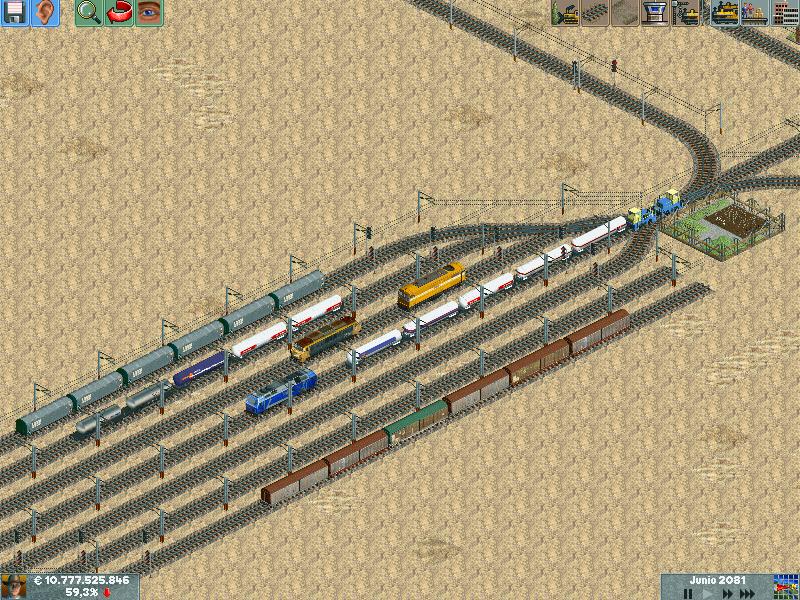Click the ear sound options icon
Viewport: 800px width, 600px height.
(45, 13)
